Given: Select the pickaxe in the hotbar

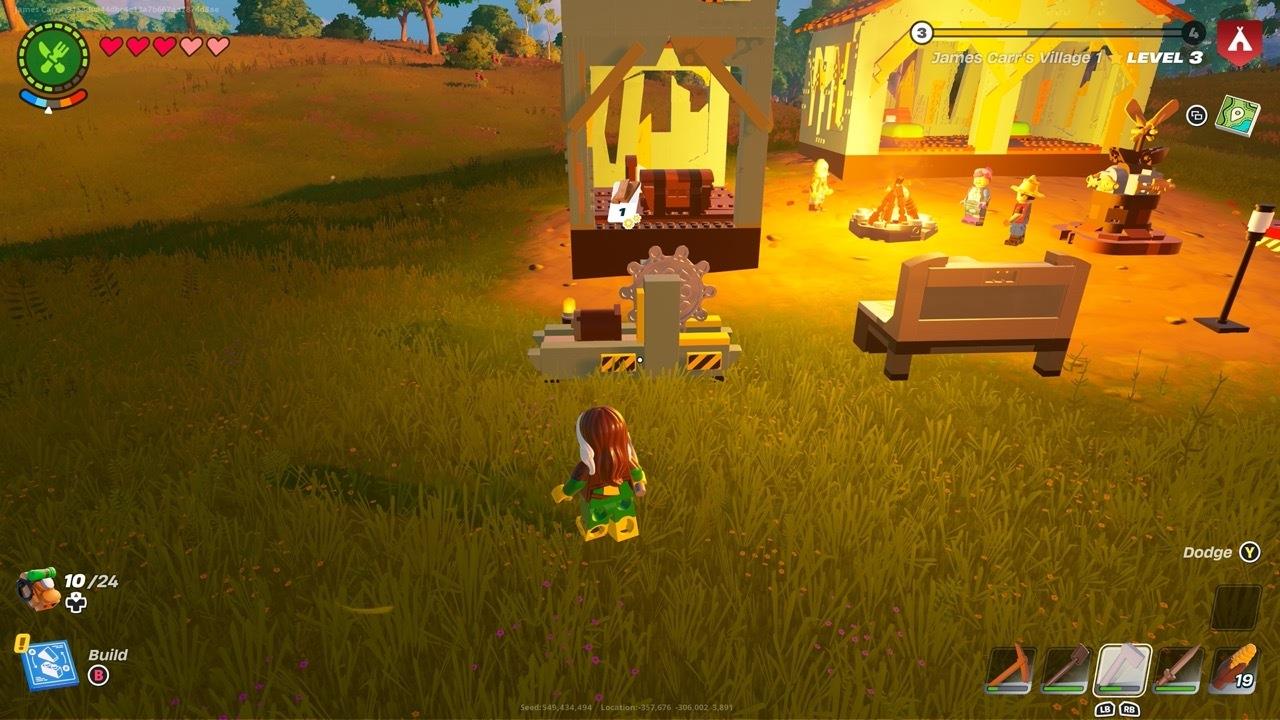Looking at the screenshot, I should (1008, 668).
